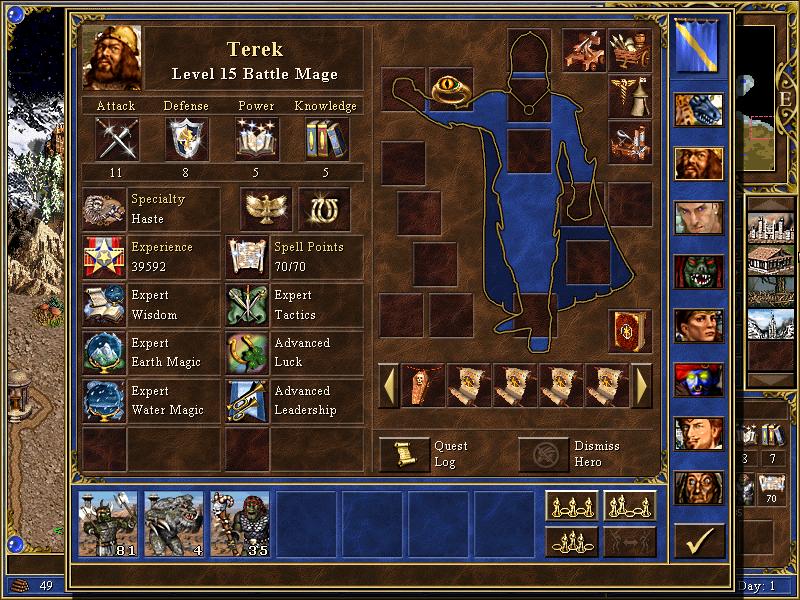Click the Spell Points scroll icon
This screenshot has height=600, width=800.
tap(246, 258)
